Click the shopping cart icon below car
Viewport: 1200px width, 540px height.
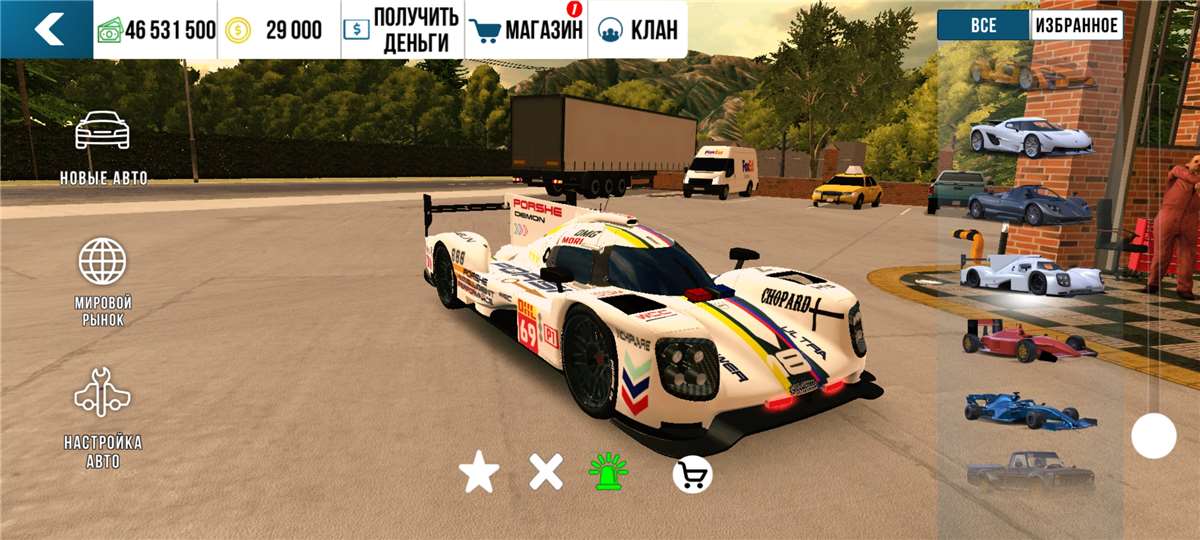(x=692, y=474)
